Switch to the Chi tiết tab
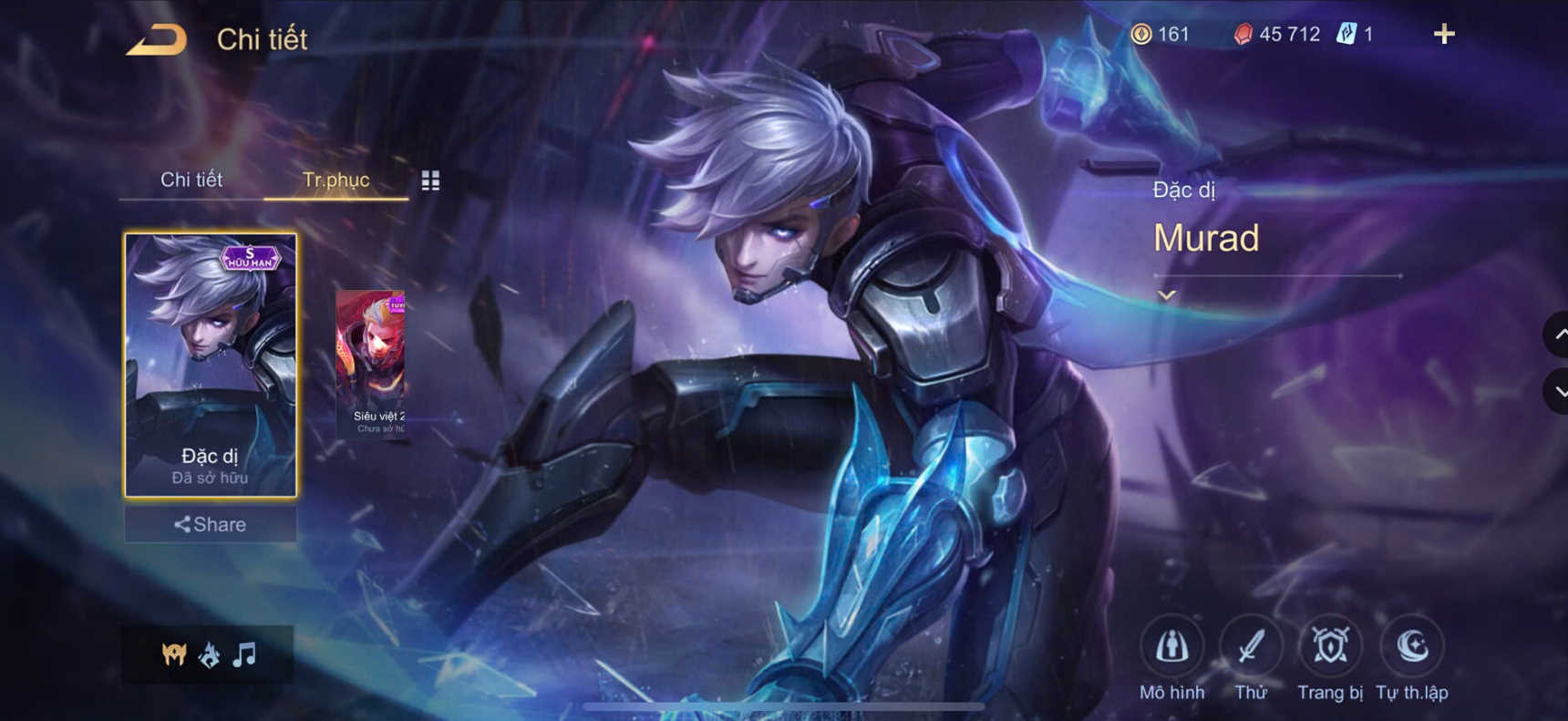 click(192, 180)
